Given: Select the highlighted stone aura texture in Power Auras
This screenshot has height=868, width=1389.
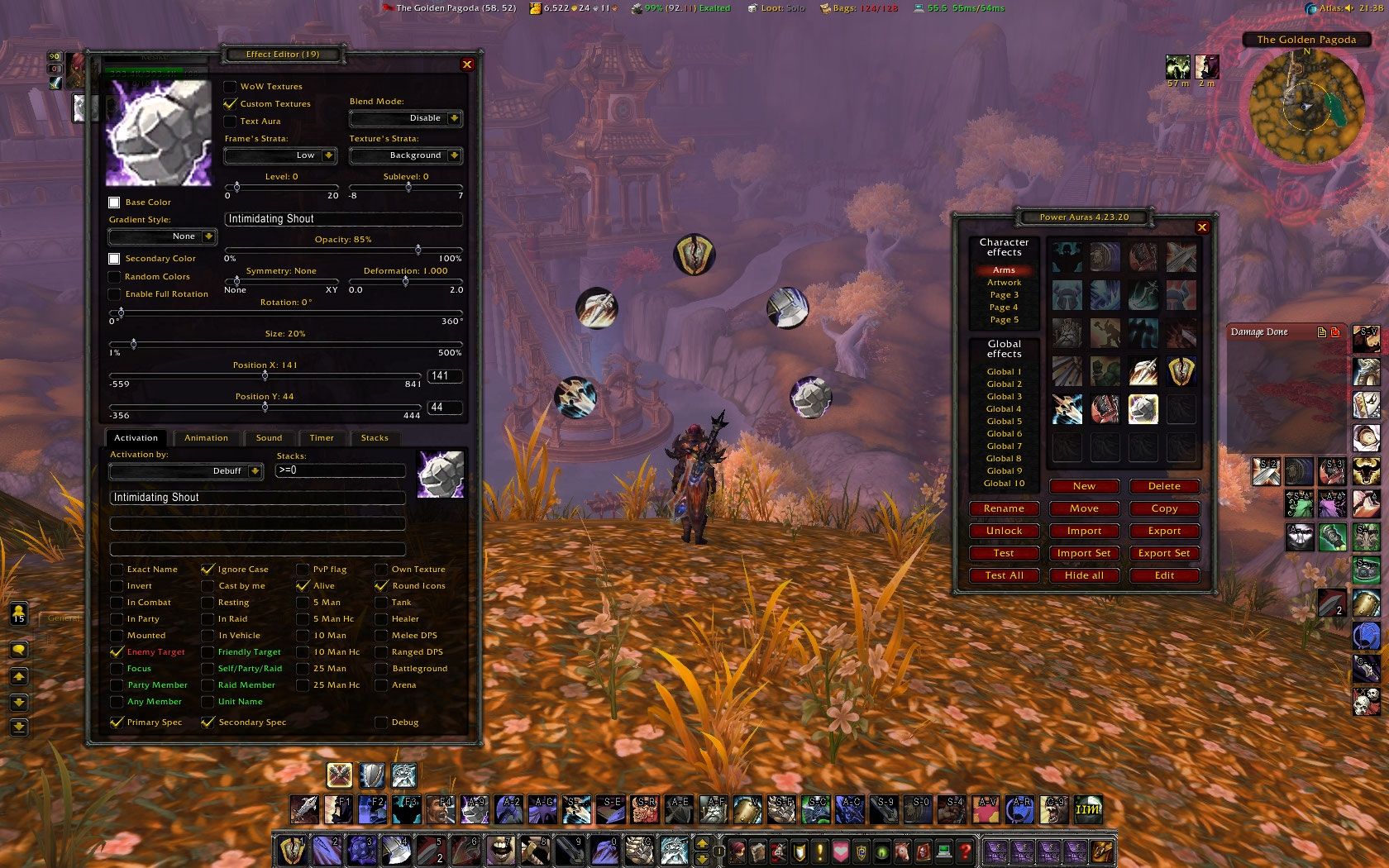Looking at the screenshot, I should click(x=1143, y=408).
